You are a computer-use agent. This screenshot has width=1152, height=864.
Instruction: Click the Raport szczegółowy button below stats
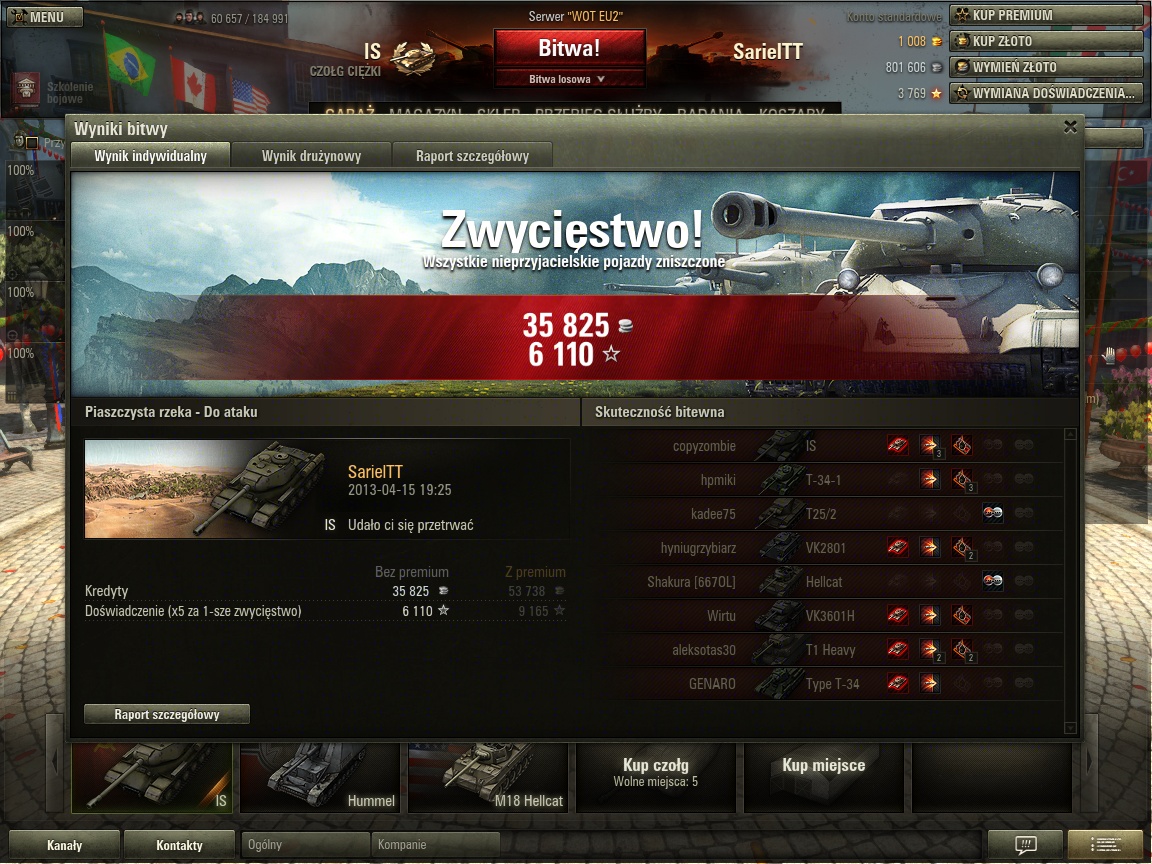pos(167,714)
